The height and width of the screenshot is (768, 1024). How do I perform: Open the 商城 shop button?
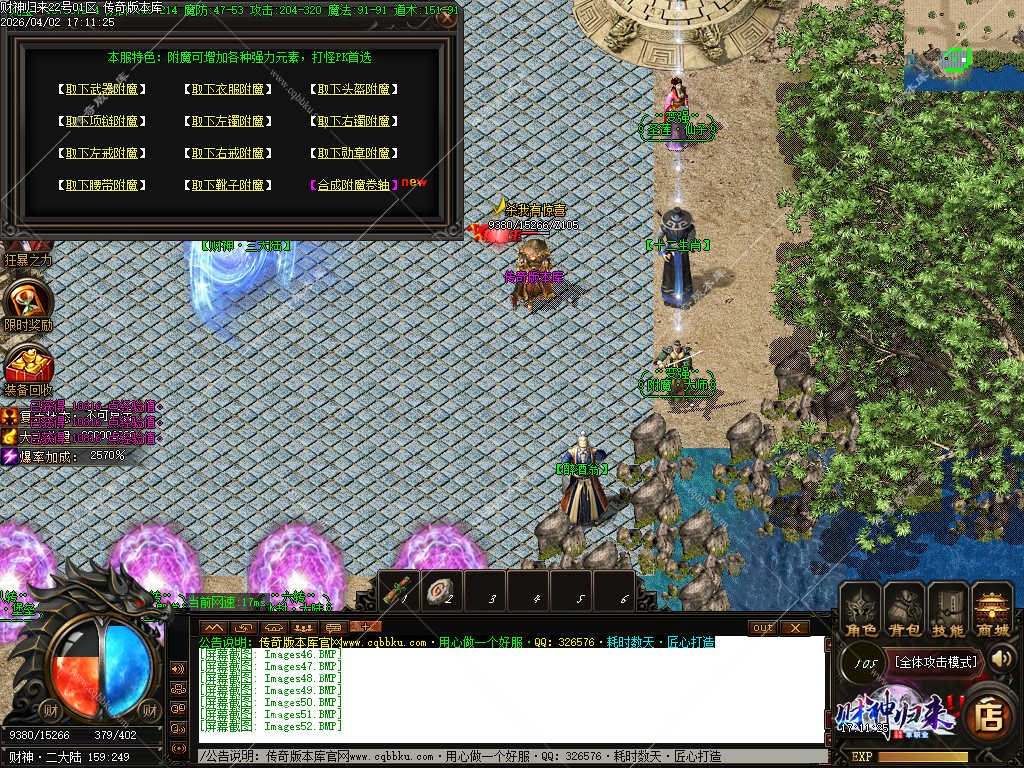click(992, 610)
